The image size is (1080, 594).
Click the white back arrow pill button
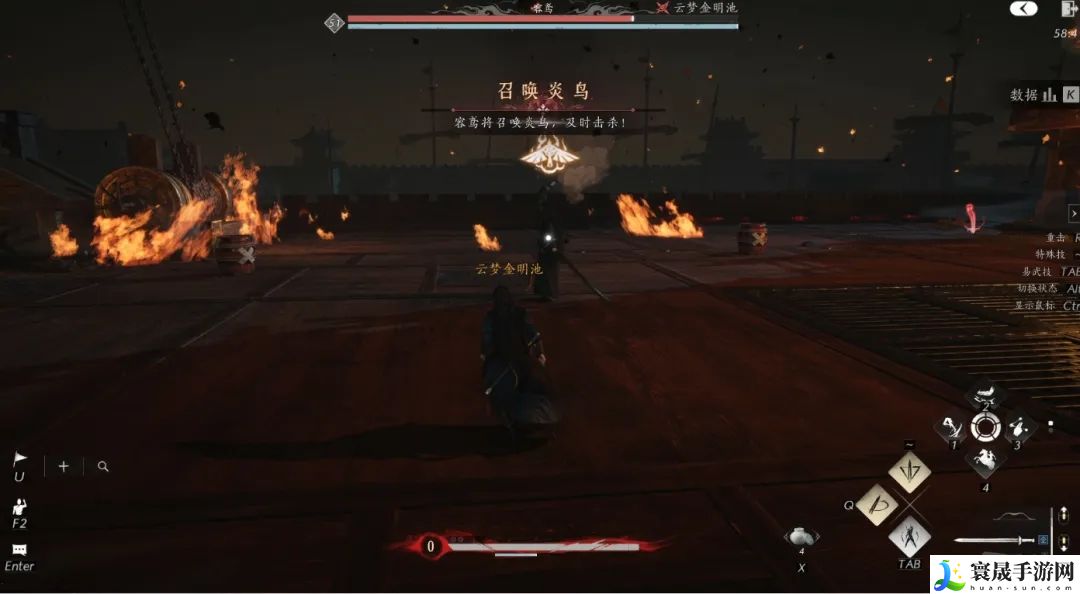1023,9
